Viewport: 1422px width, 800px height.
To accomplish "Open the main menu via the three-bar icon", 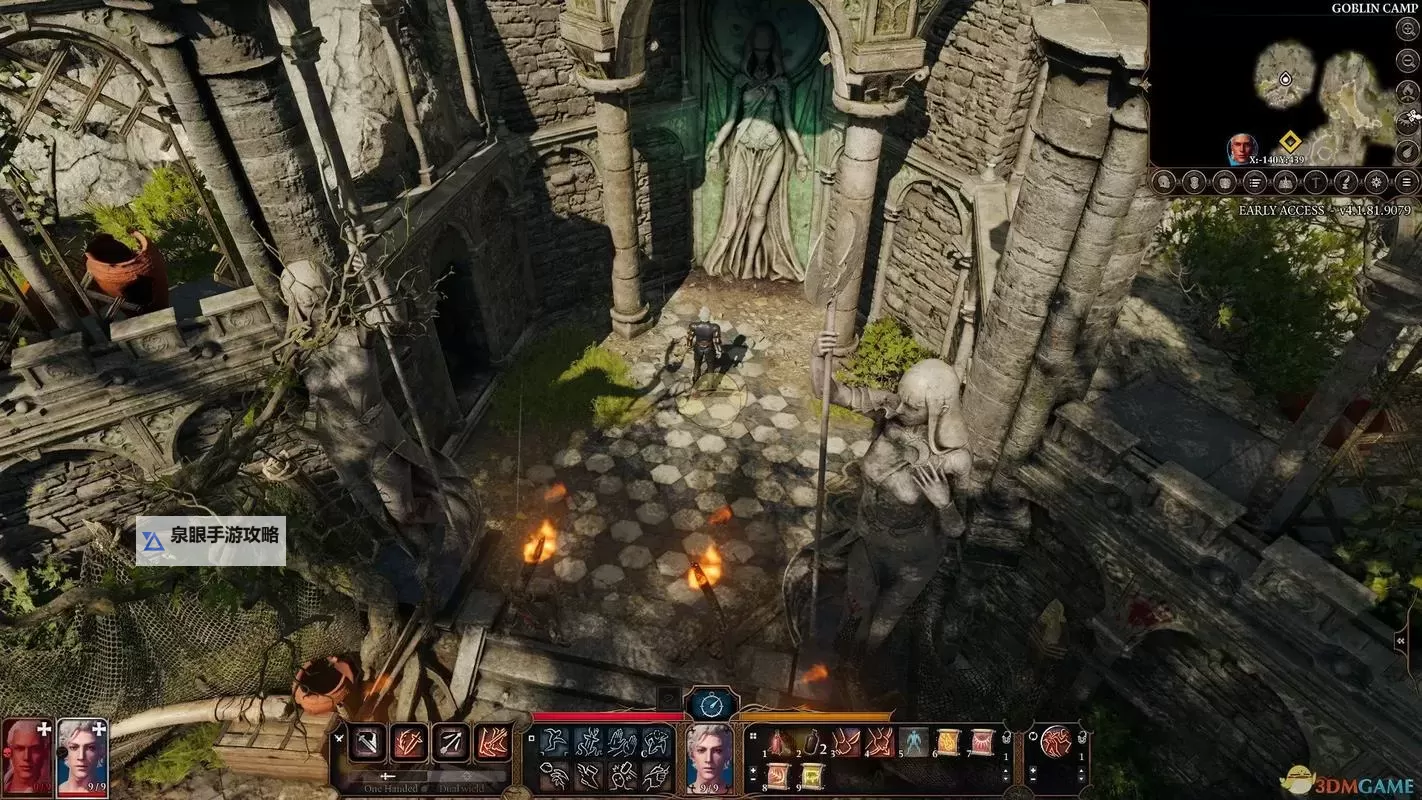I will point(1407,182).
